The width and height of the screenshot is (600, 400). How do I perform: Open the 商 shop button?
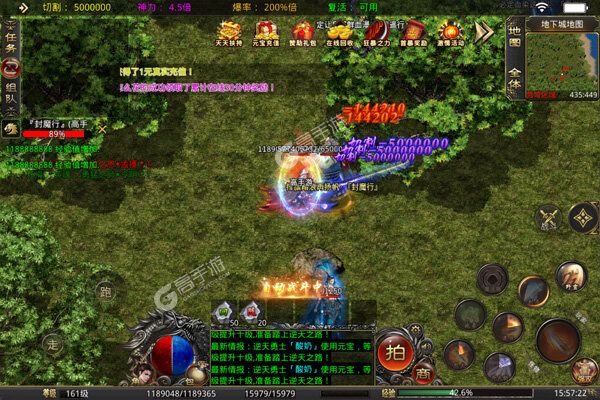424,371
